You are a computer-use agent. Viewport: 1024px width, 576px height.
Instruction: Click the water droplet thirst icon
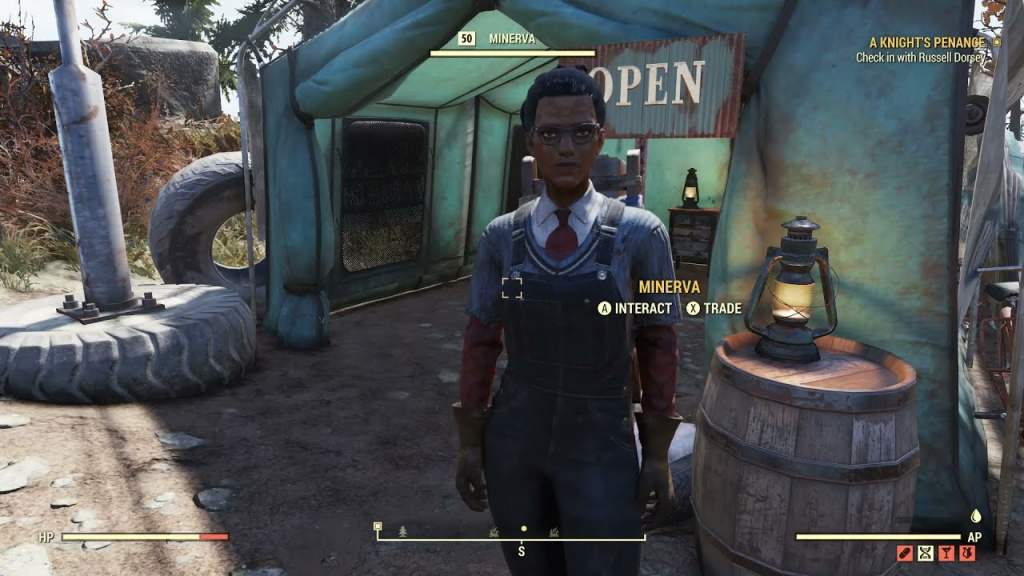pos(975,517)
